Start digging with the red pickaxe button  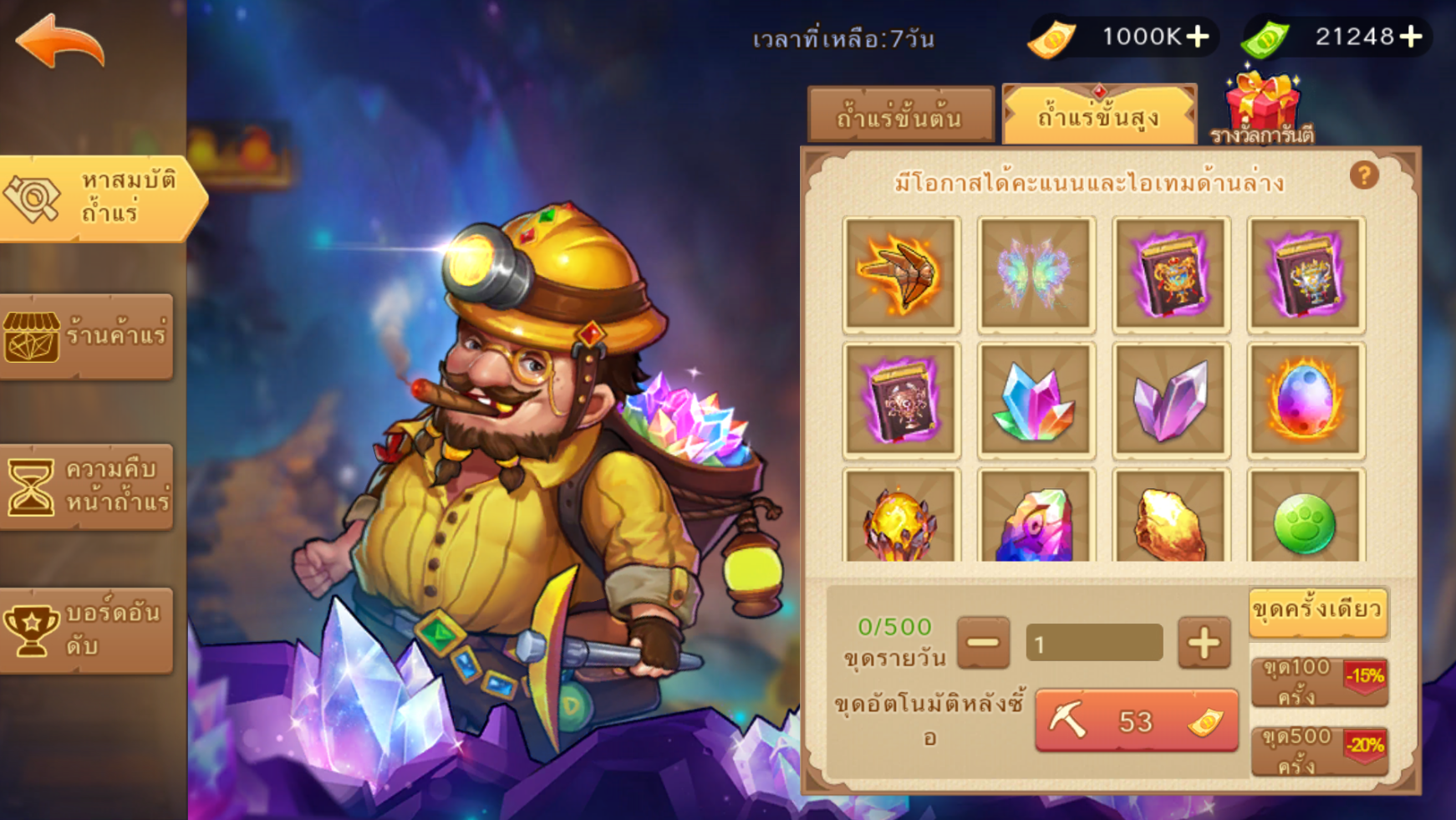pyautogui.click(x=1136, y=721)
